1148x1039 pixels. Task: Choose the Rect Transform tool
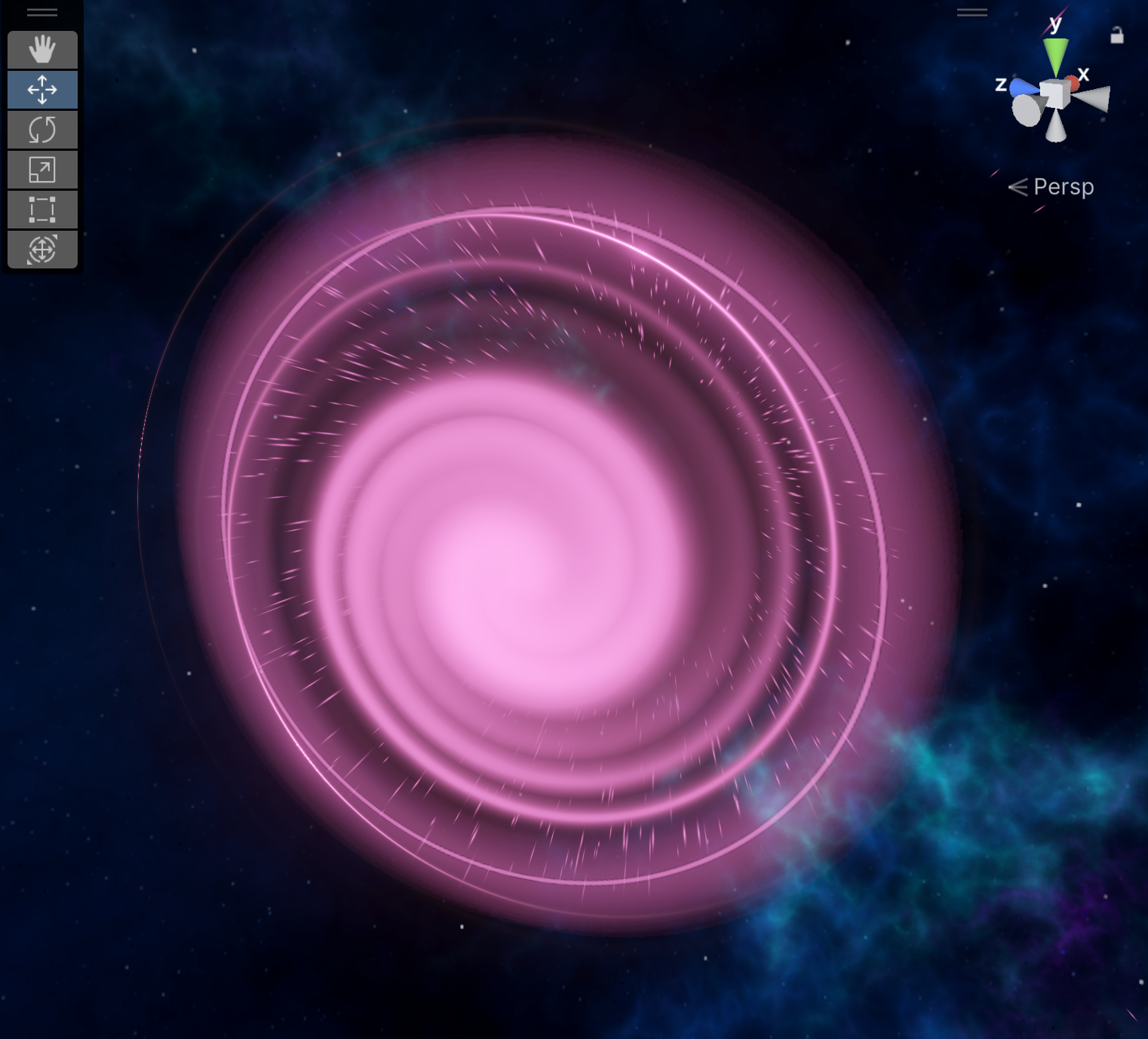(x=42, y=210)
